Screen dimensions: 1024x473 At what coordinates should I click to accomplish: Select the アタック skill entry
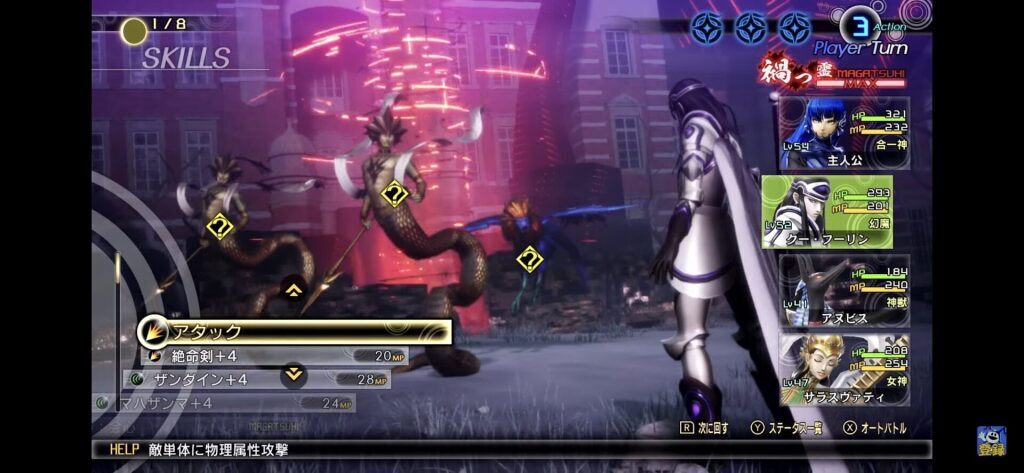tap(295, 331)
